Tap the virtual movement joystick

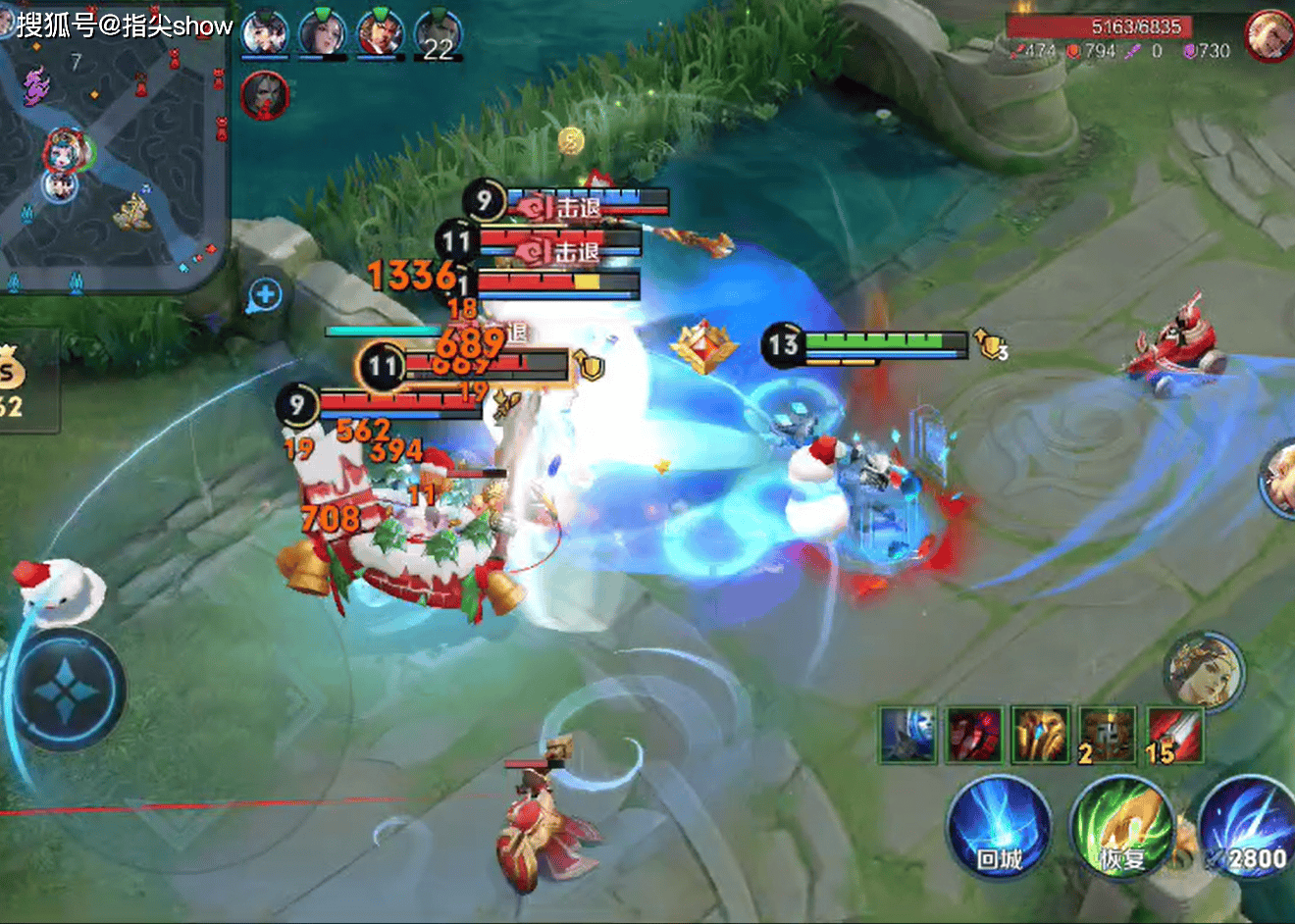tap(67, 690)
